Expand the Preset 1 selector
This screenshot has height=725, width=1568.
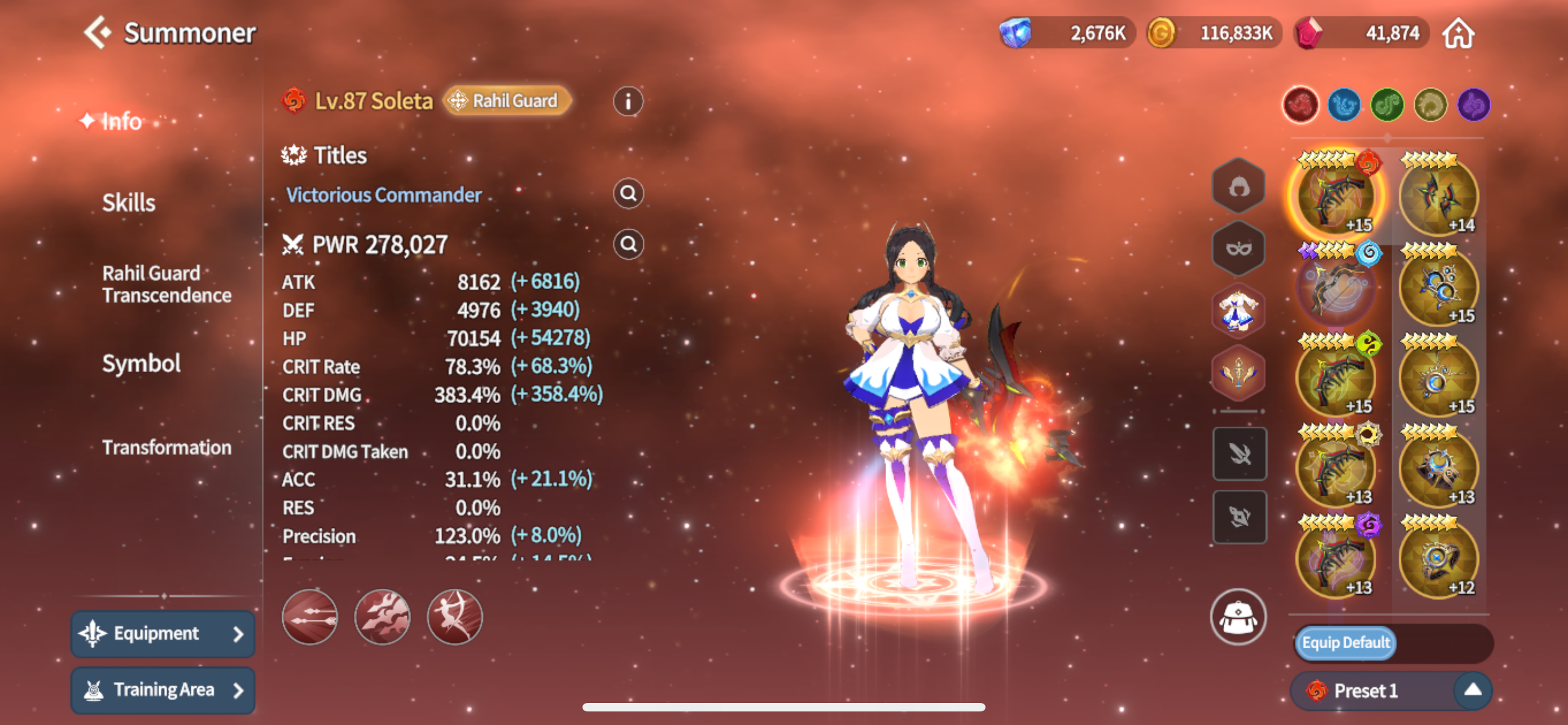pyautogui.click(x=1472, y=691)
